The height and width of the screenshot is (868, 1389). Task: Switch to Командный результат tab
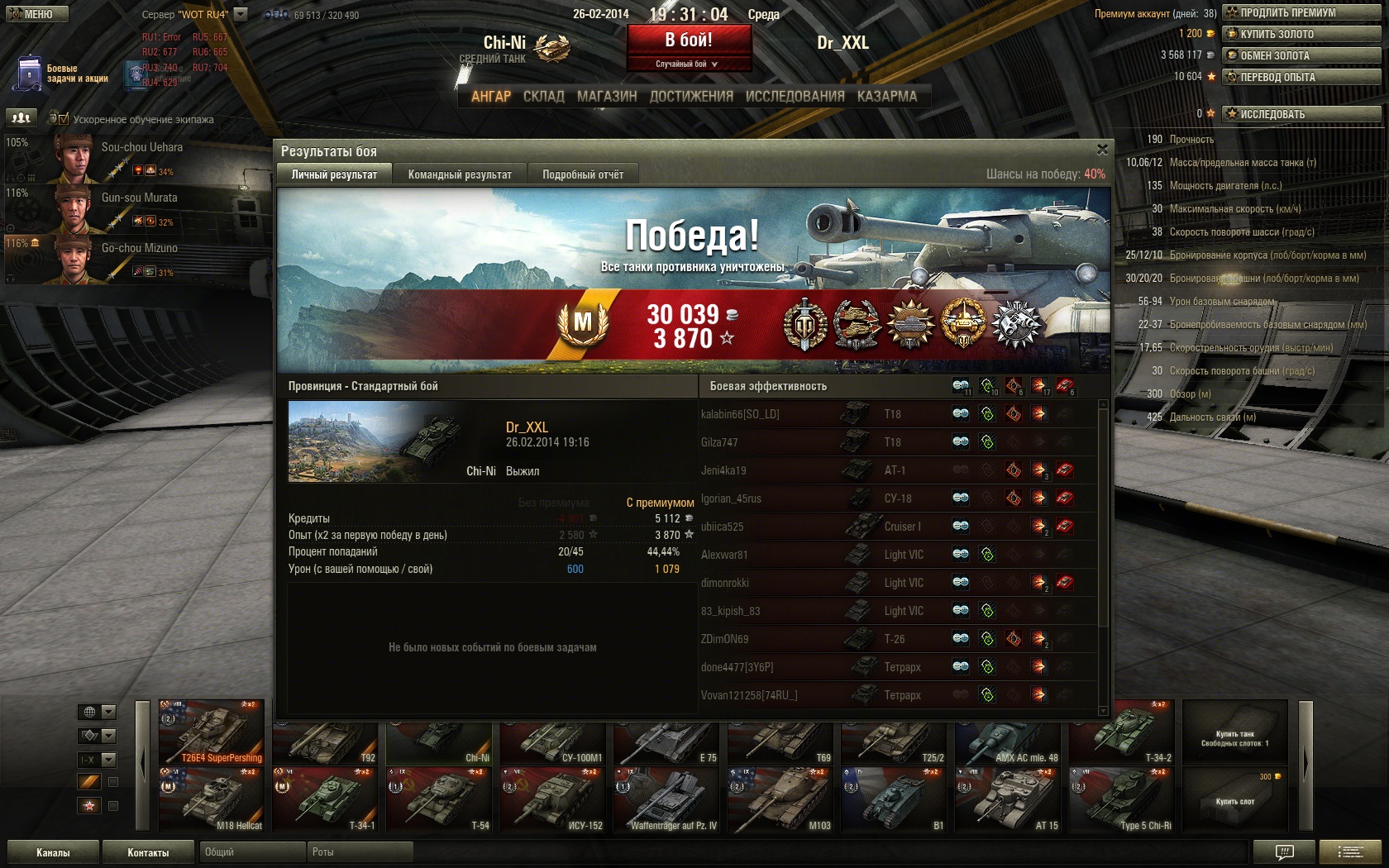pyautogui.click(x=460, y=174)
